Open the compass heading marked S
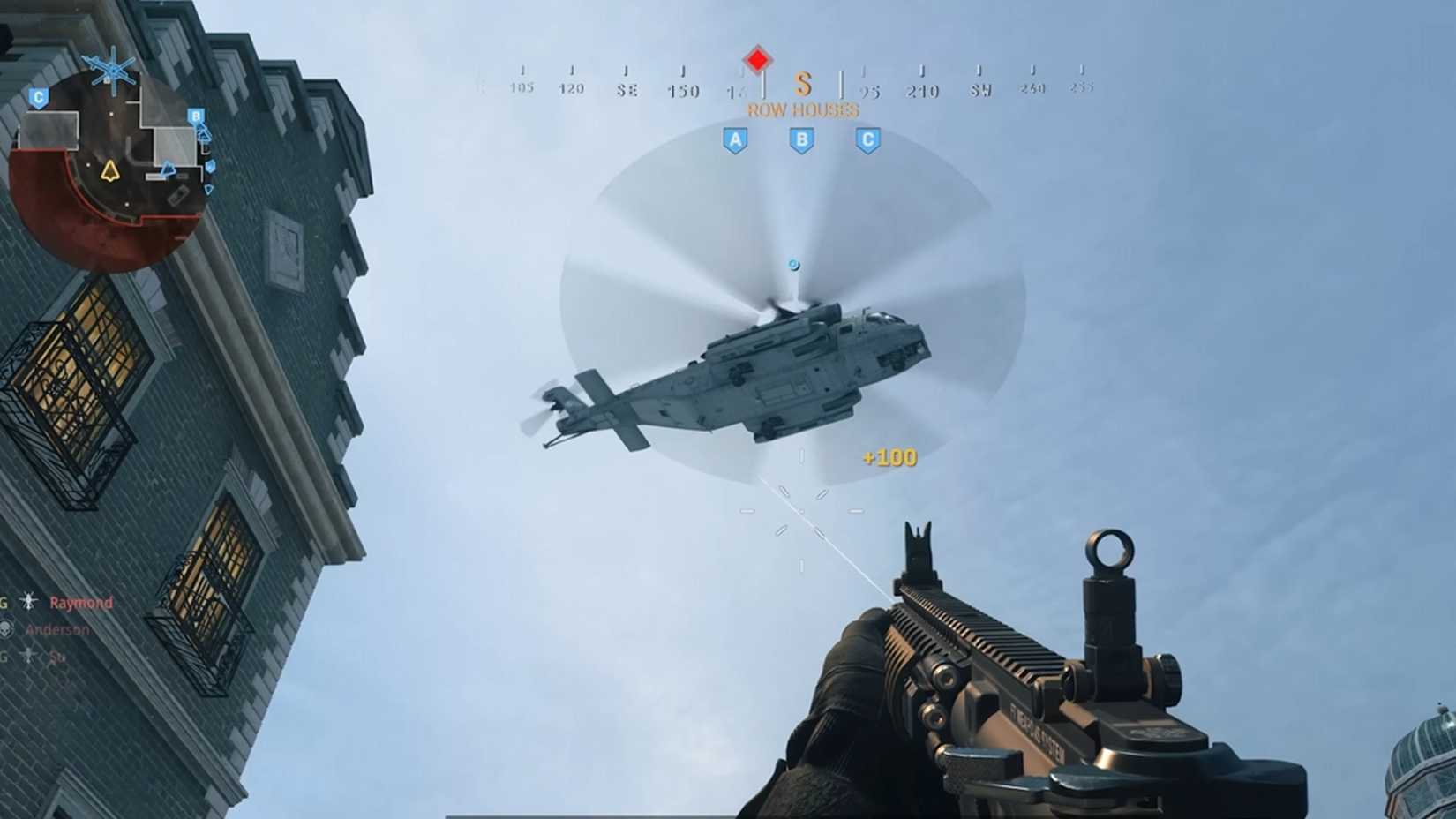This screenshot has width=1456, height=819. click(x=802, y=86)
